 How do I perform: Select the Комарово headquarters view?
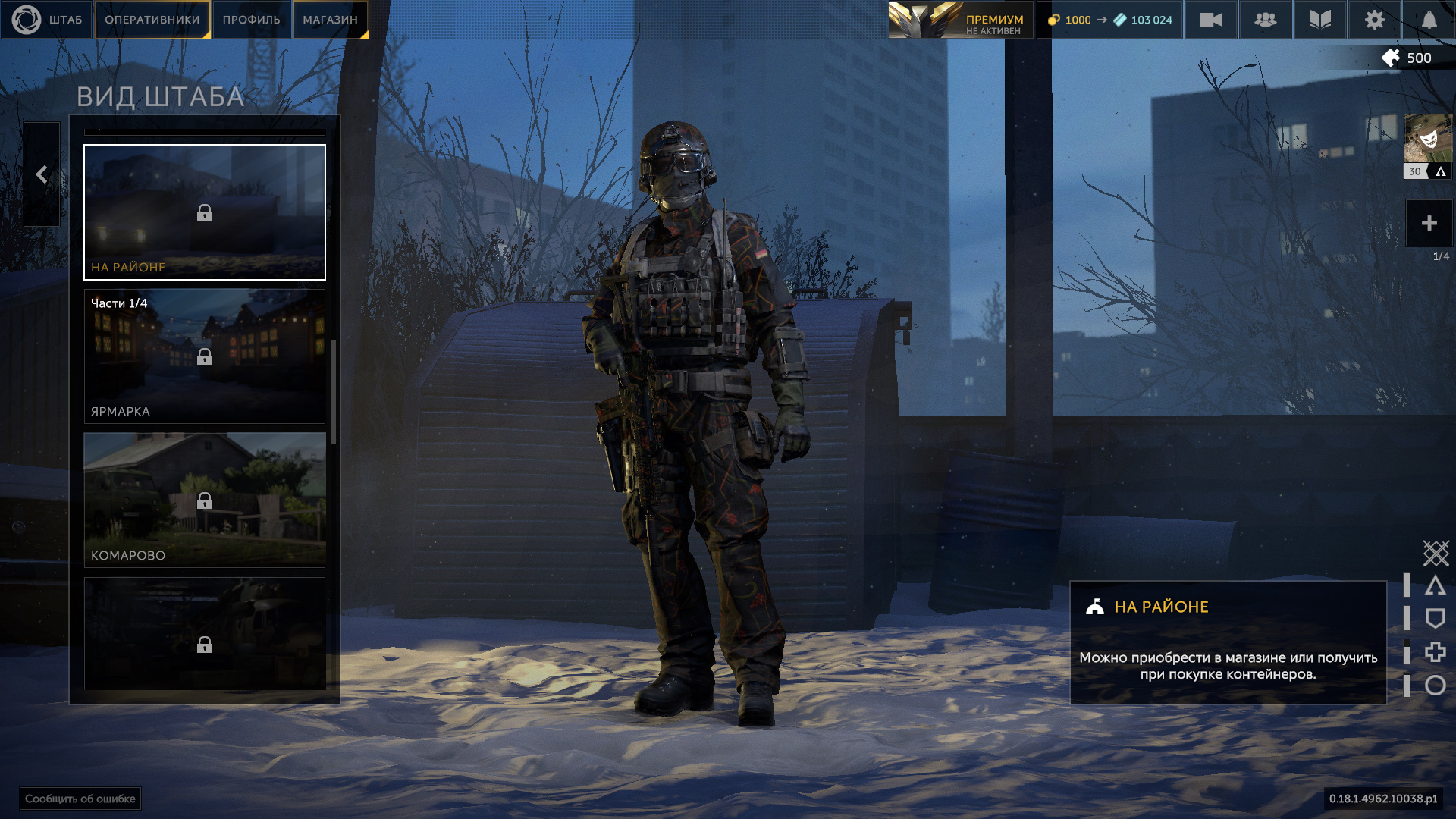pyautogui.click(x=205, y=500)
